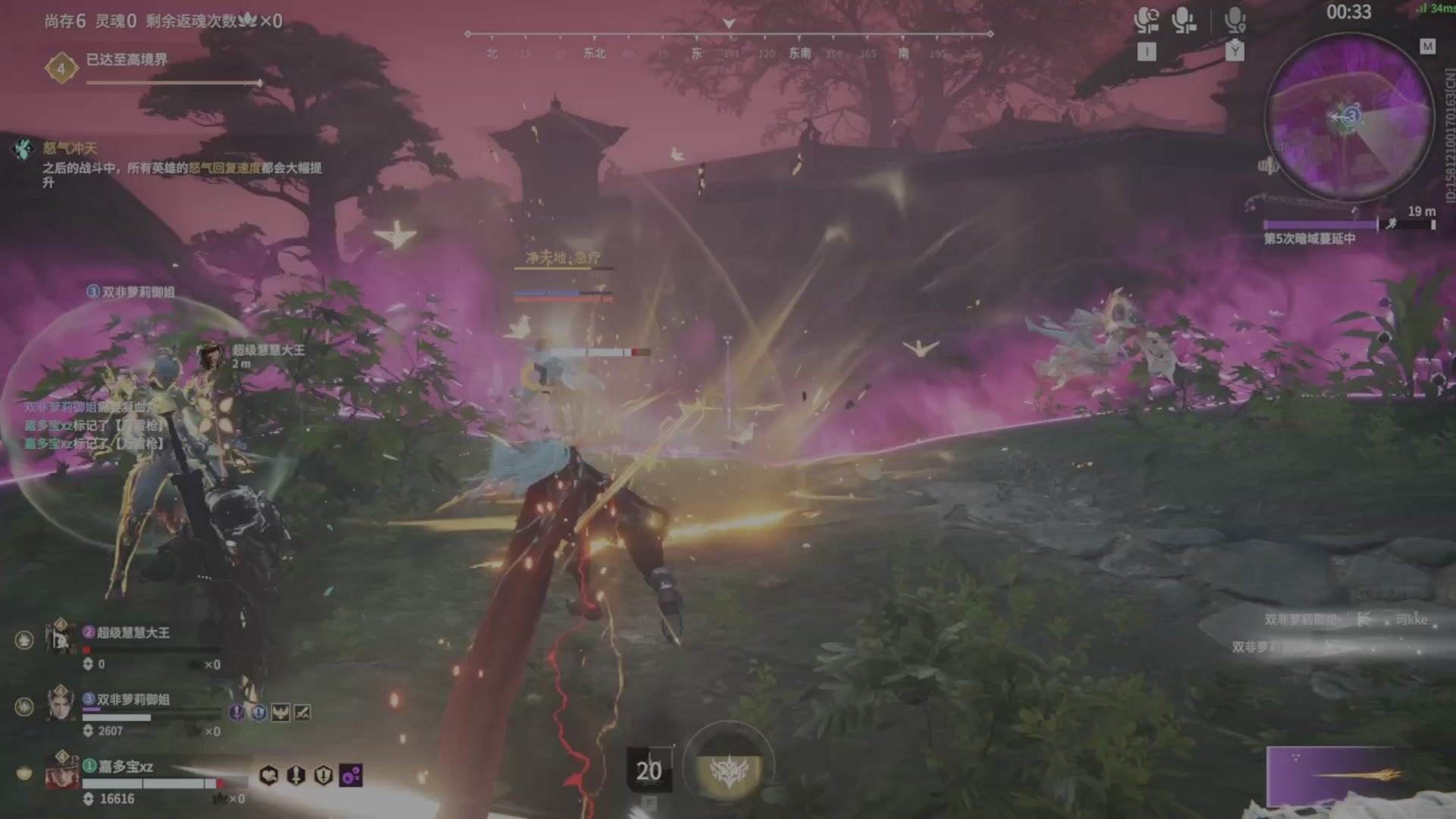Viewport: 1456px width, 819px height.
Task: Click the purple bubbles buff icon
Action: (350, 775)
